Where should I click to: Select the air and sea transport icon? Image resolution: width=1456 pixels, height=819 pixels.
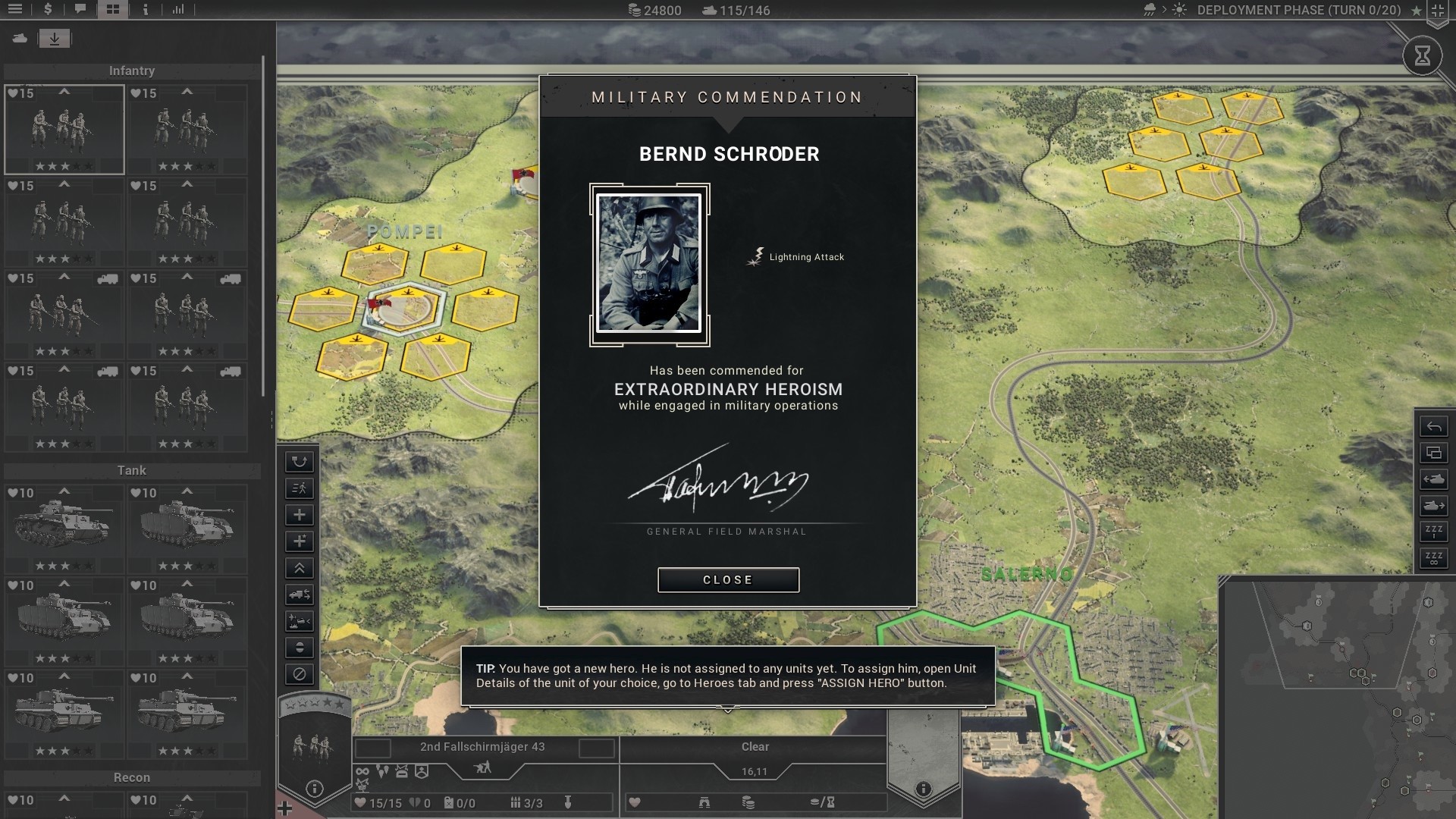299,622
